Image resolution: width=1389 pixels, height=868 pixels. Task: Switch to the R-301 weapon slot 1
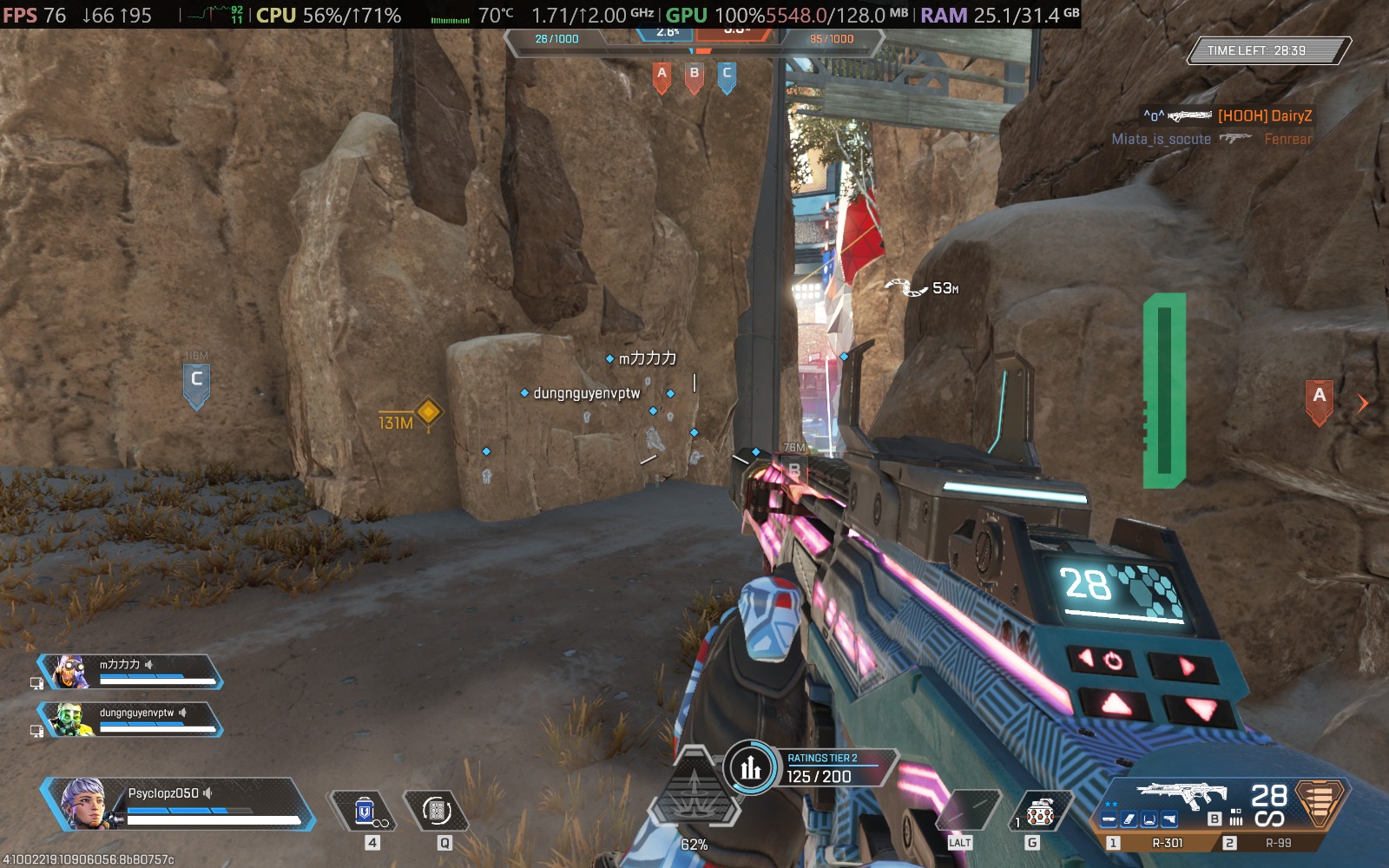(1168, 841)
